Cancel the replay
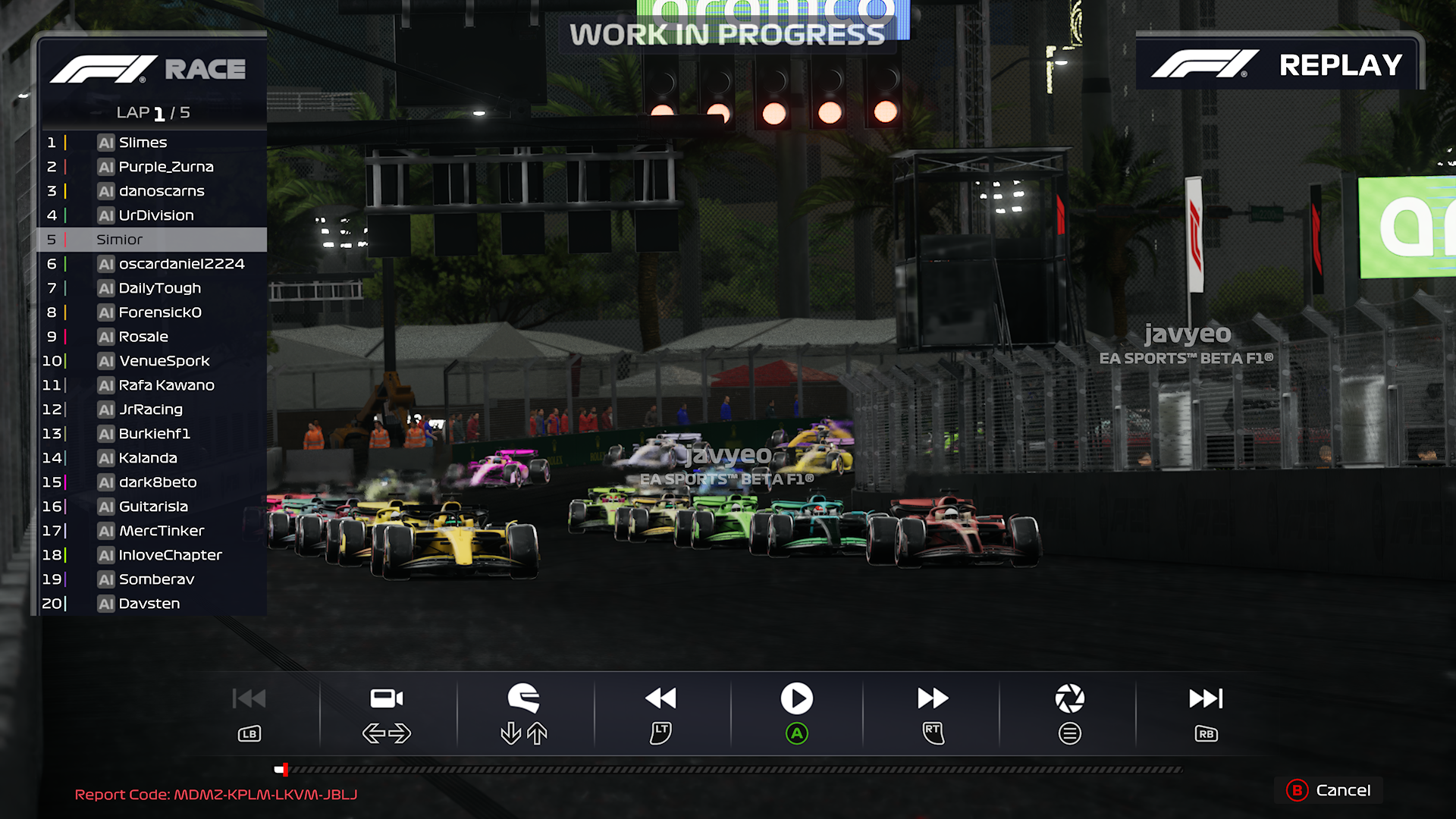 tap(1334, 790)
